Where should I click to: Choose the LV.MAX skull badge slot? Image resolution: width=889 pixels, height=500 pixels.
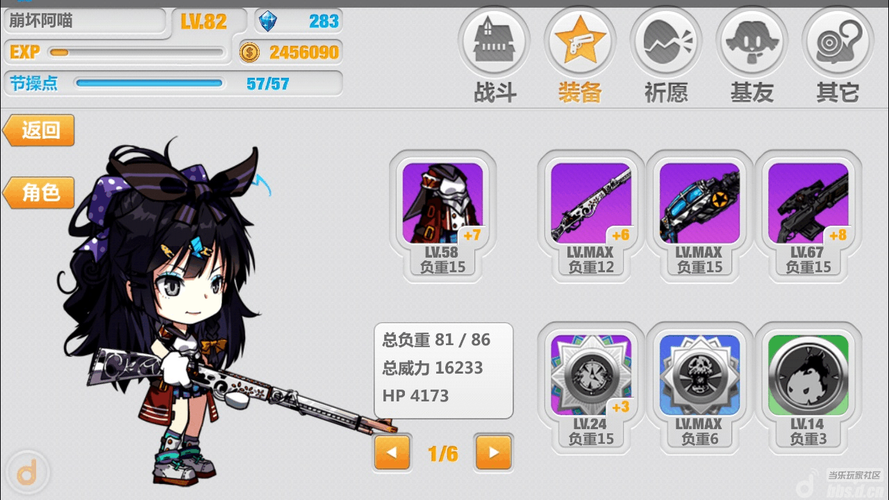698,385
